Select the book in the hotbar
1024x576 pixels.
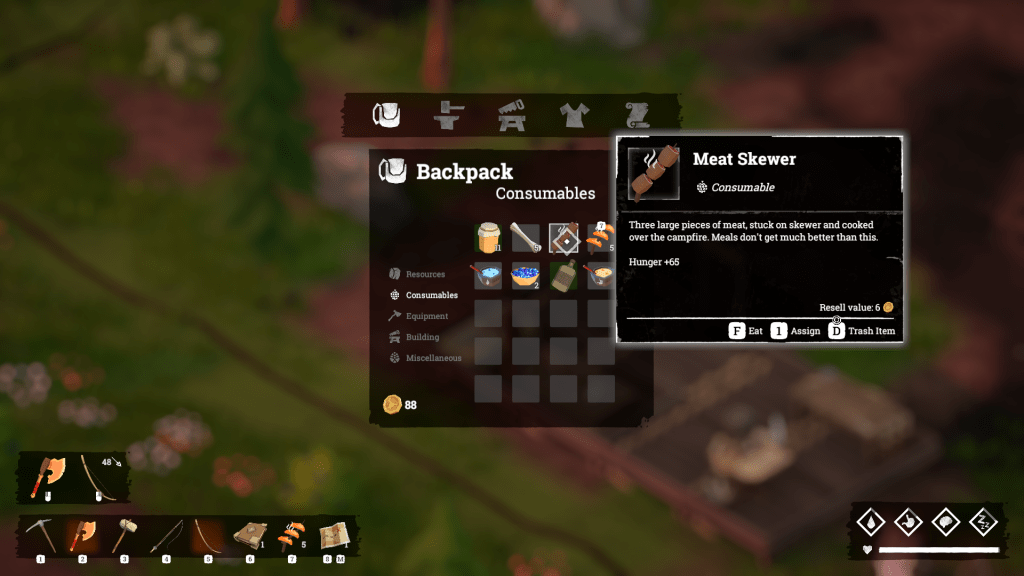click(249, 535)
